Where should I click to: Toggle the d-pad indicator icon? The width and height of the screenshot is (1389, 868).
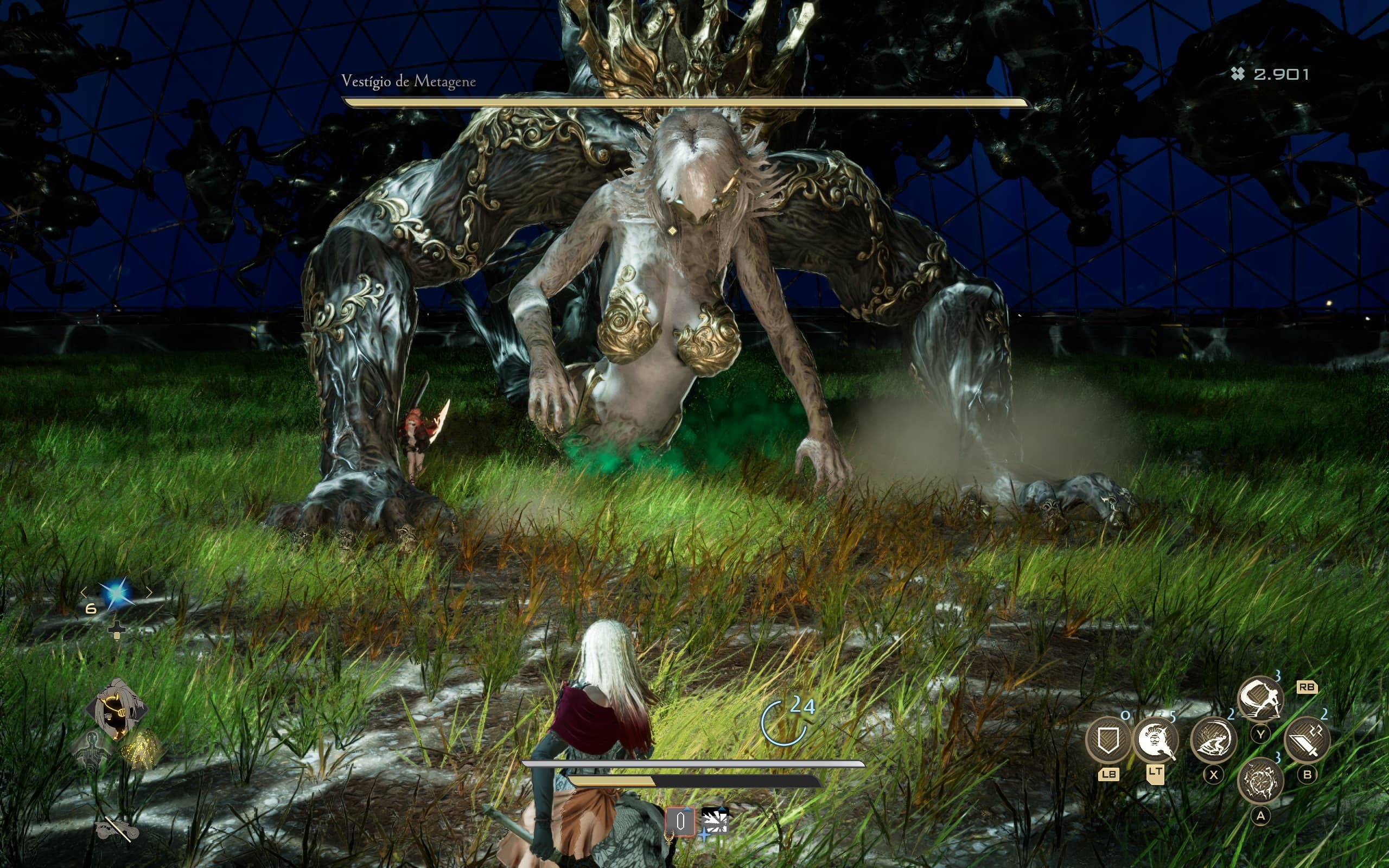[117, 630]
